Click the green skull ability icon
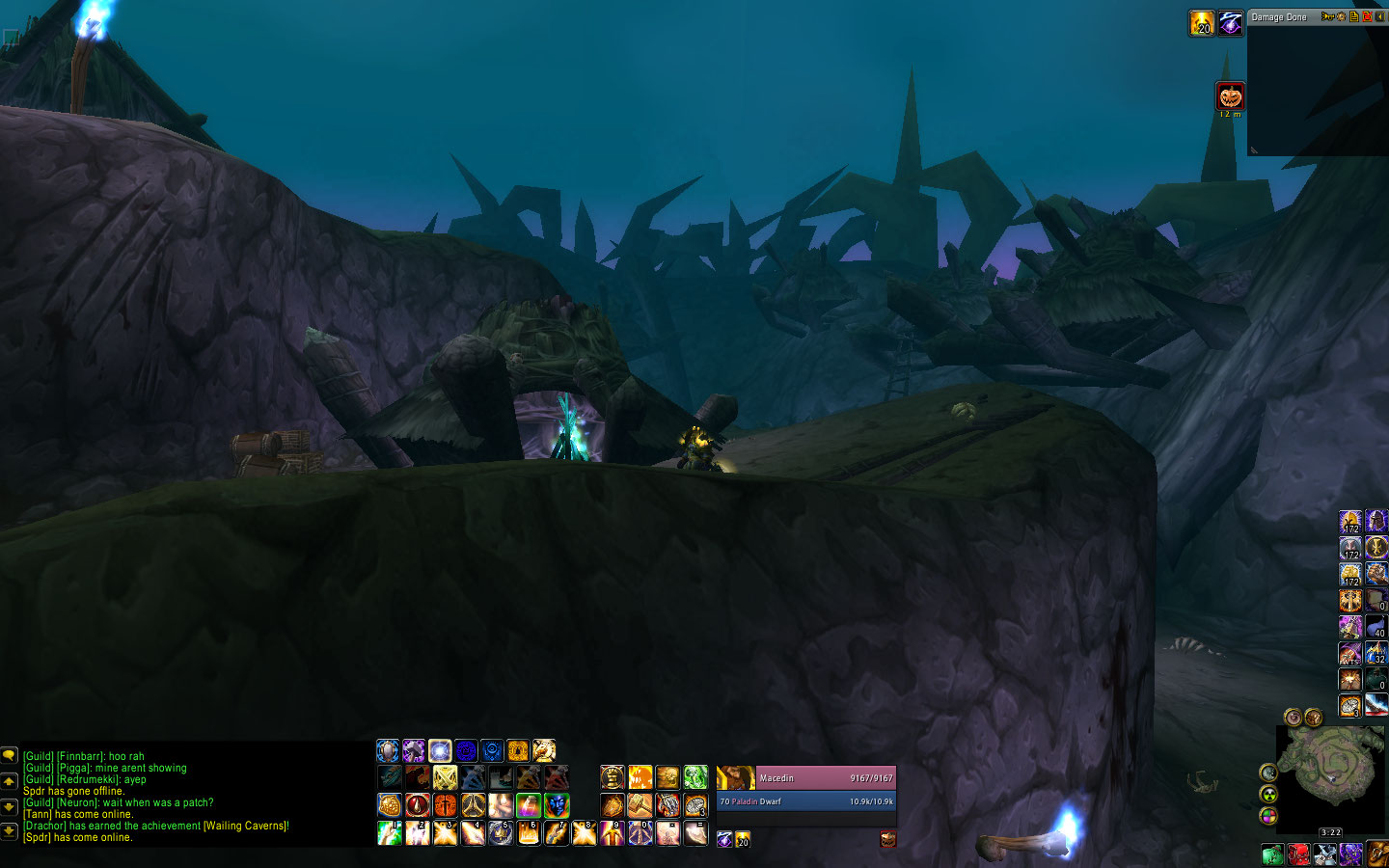The height and width of the screenshot is (868, 1389). (x=695, y=777)
